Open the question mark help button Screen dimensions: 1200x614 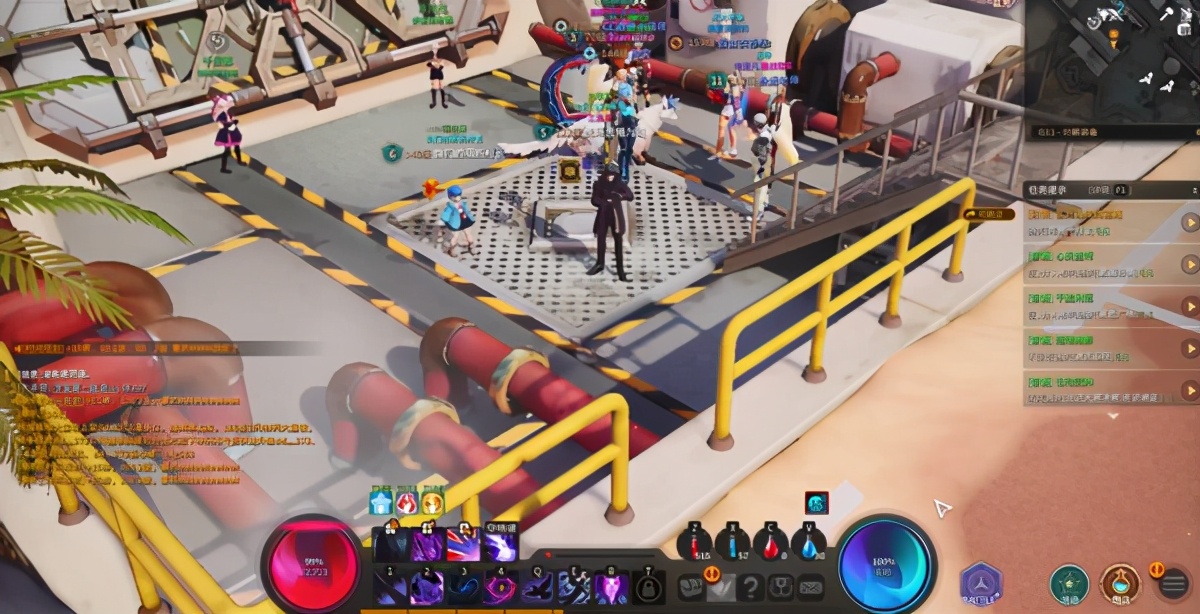751,587
